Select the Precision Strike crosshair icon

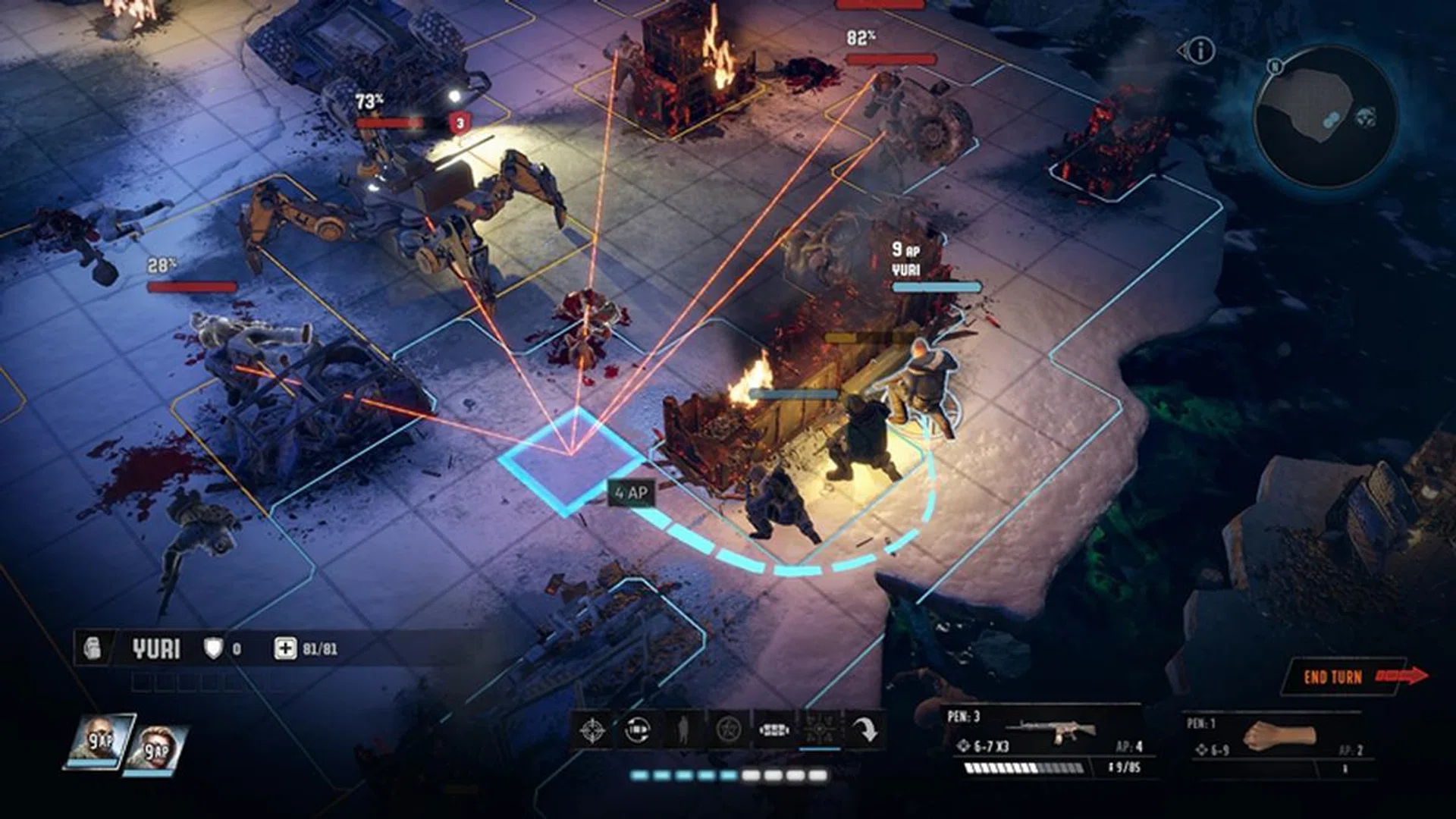click(594, 730)
